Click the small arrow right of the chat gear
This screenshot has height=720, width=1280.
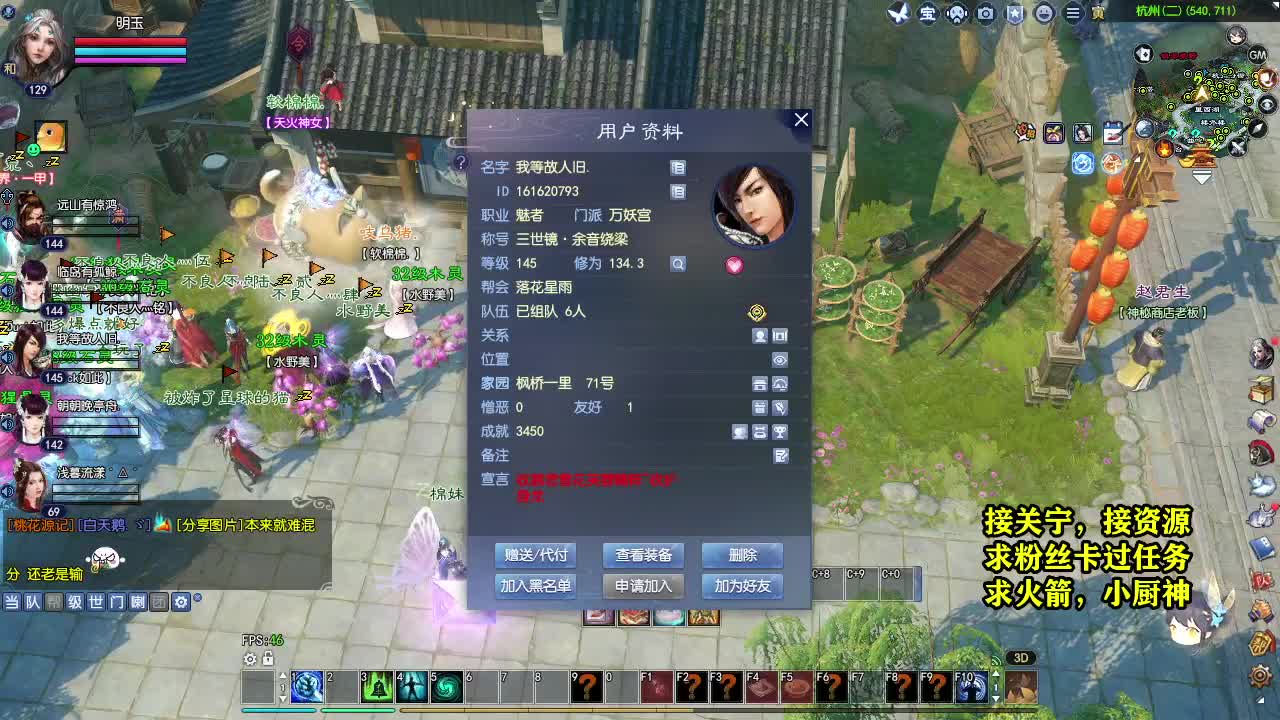(200, 599)
